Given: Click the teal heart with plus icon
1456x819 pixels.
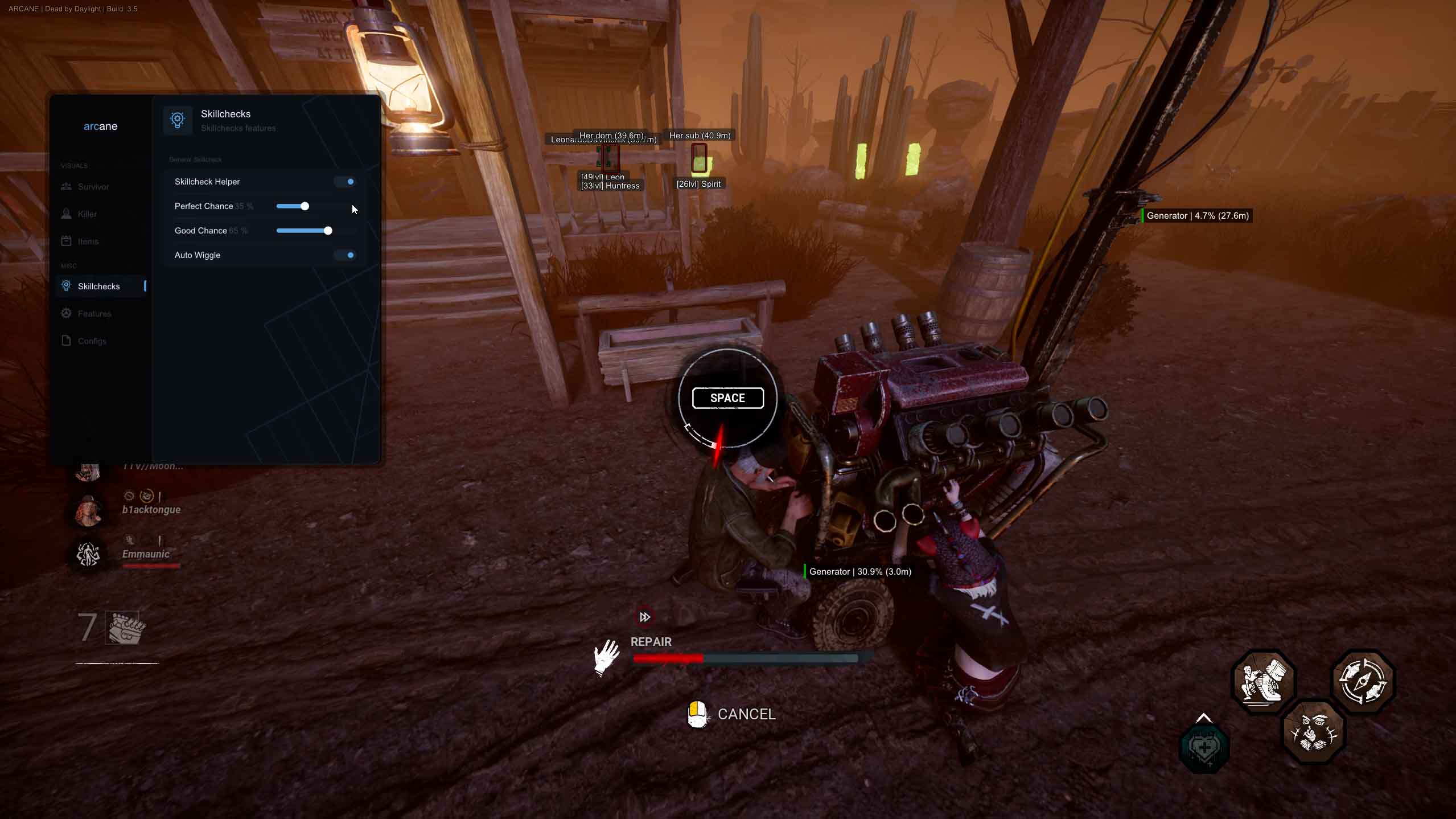Looking at the screenshot, I should click(x=1204, y=748).
